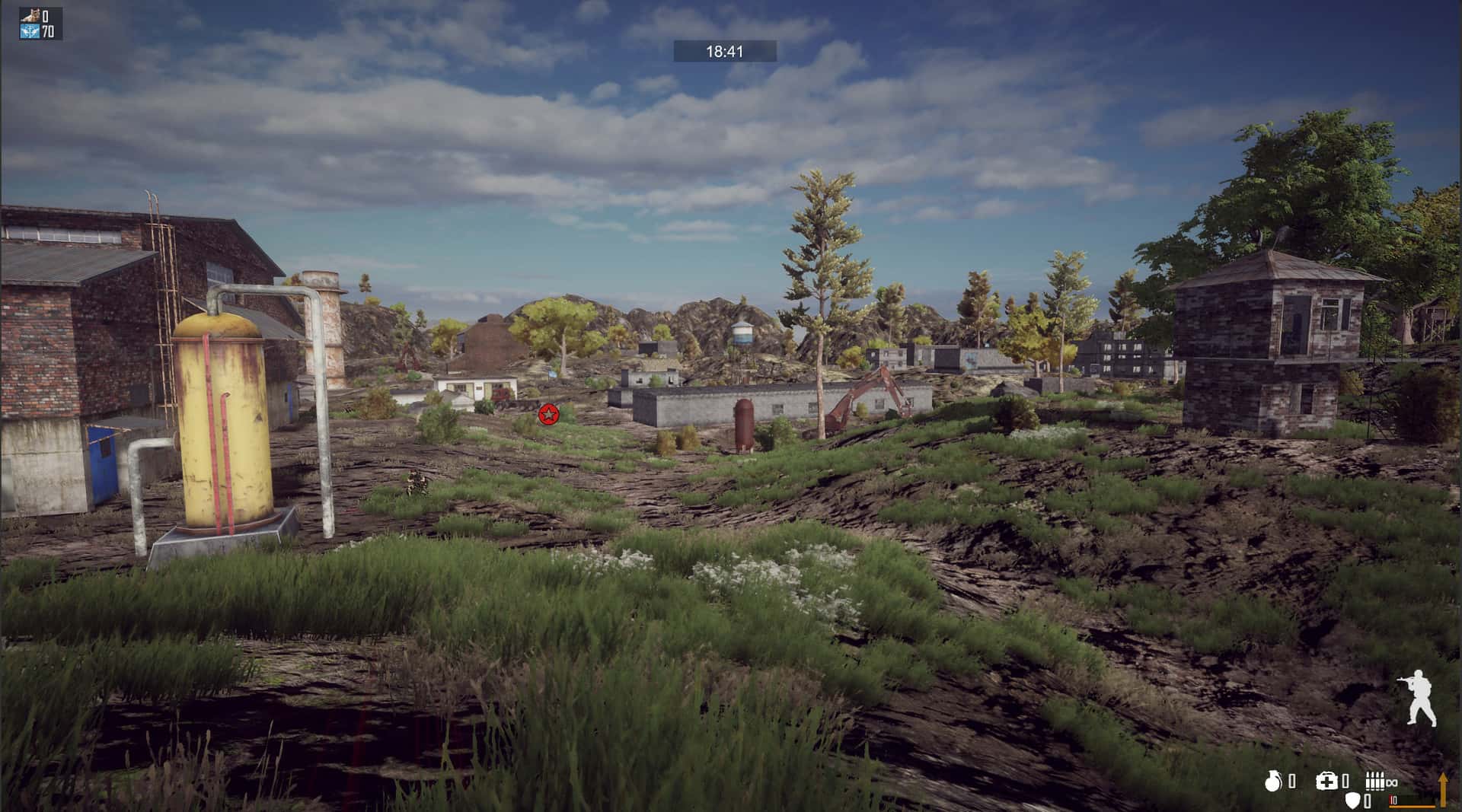Click the infinity ammo symbol

pos(1392,782)
